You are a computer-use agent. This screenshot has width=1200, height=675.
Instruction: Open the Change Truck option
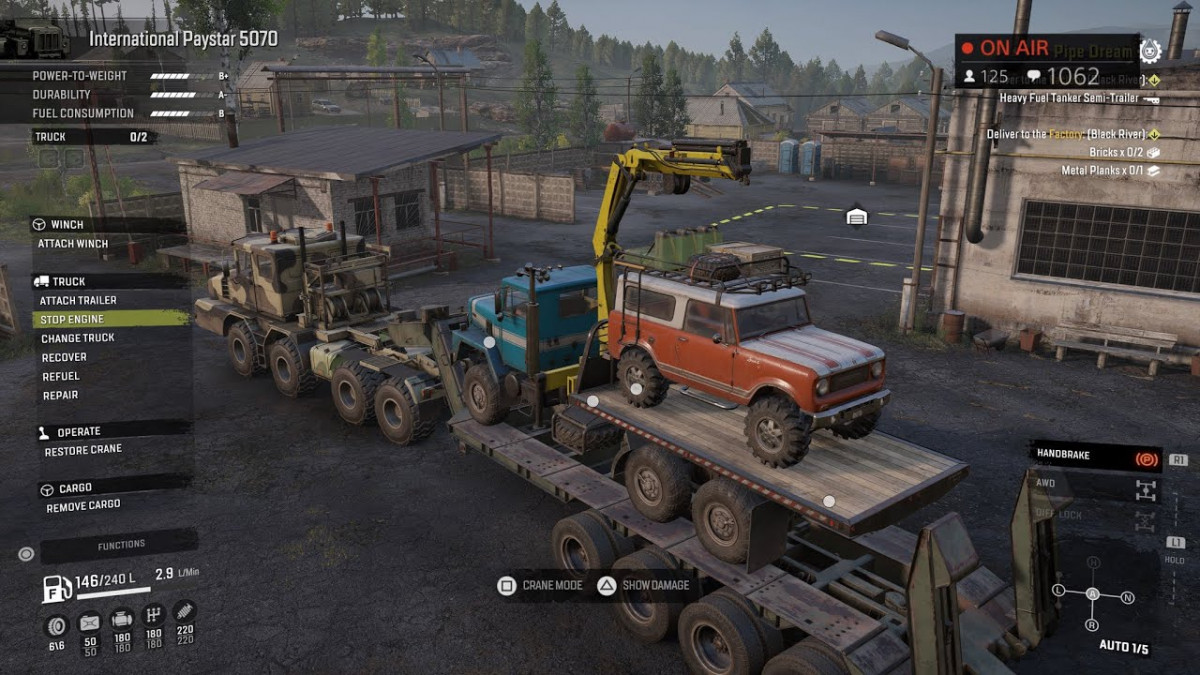click(x=77, y=338)
